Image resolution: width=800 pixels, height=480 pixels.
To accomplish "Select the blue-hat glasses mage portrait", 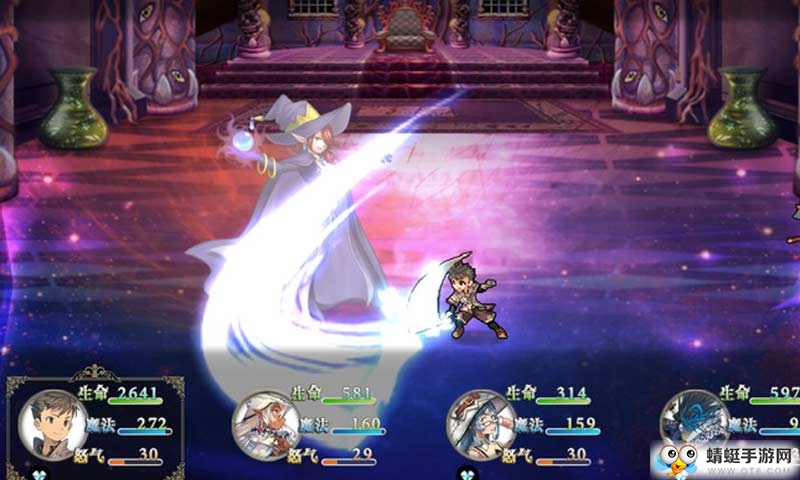I will pyautogui.click(x=481, y=423).
